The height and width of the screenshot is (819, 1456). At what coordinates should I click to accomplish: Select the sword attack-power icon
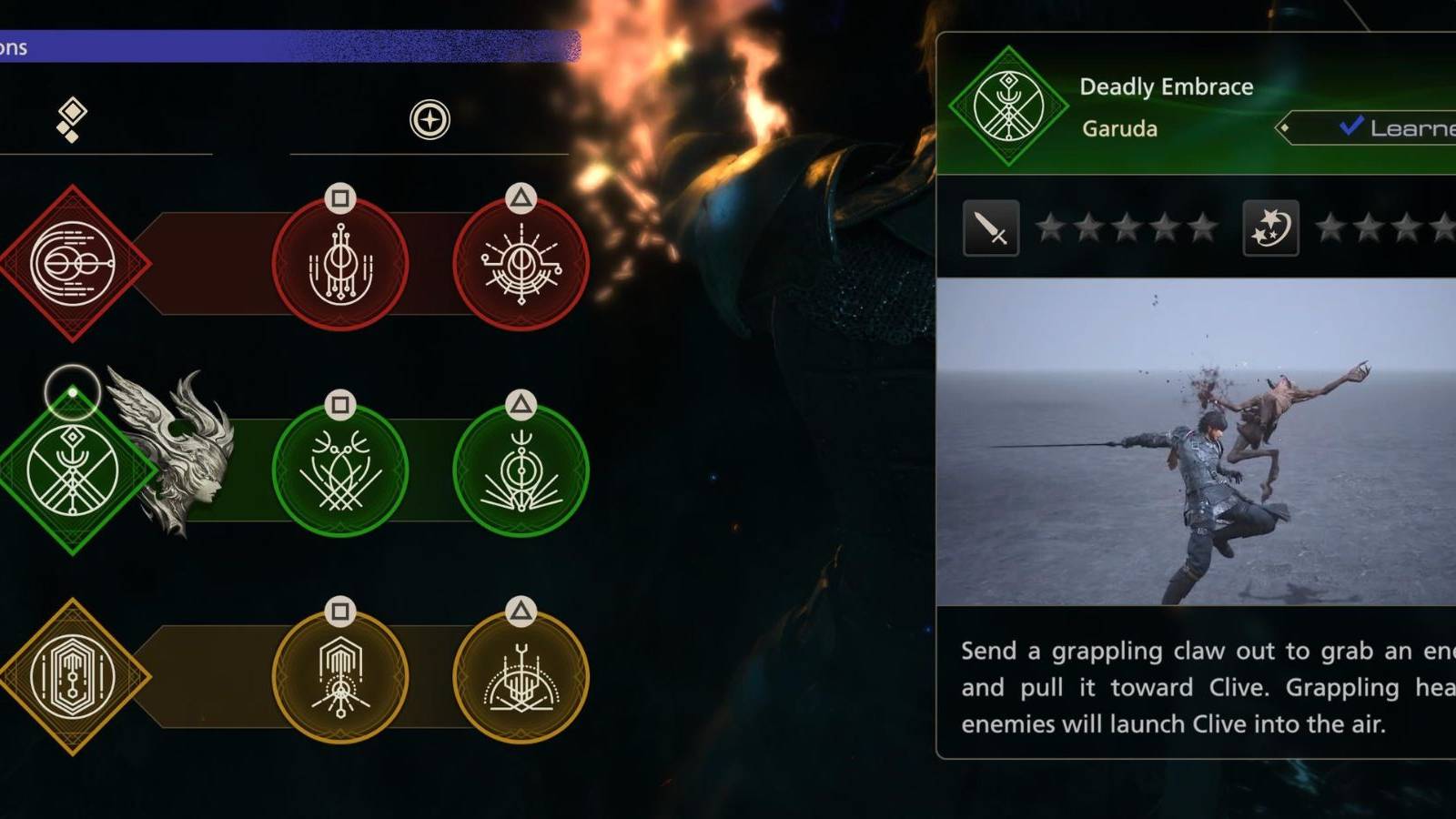tap(992, 227)
